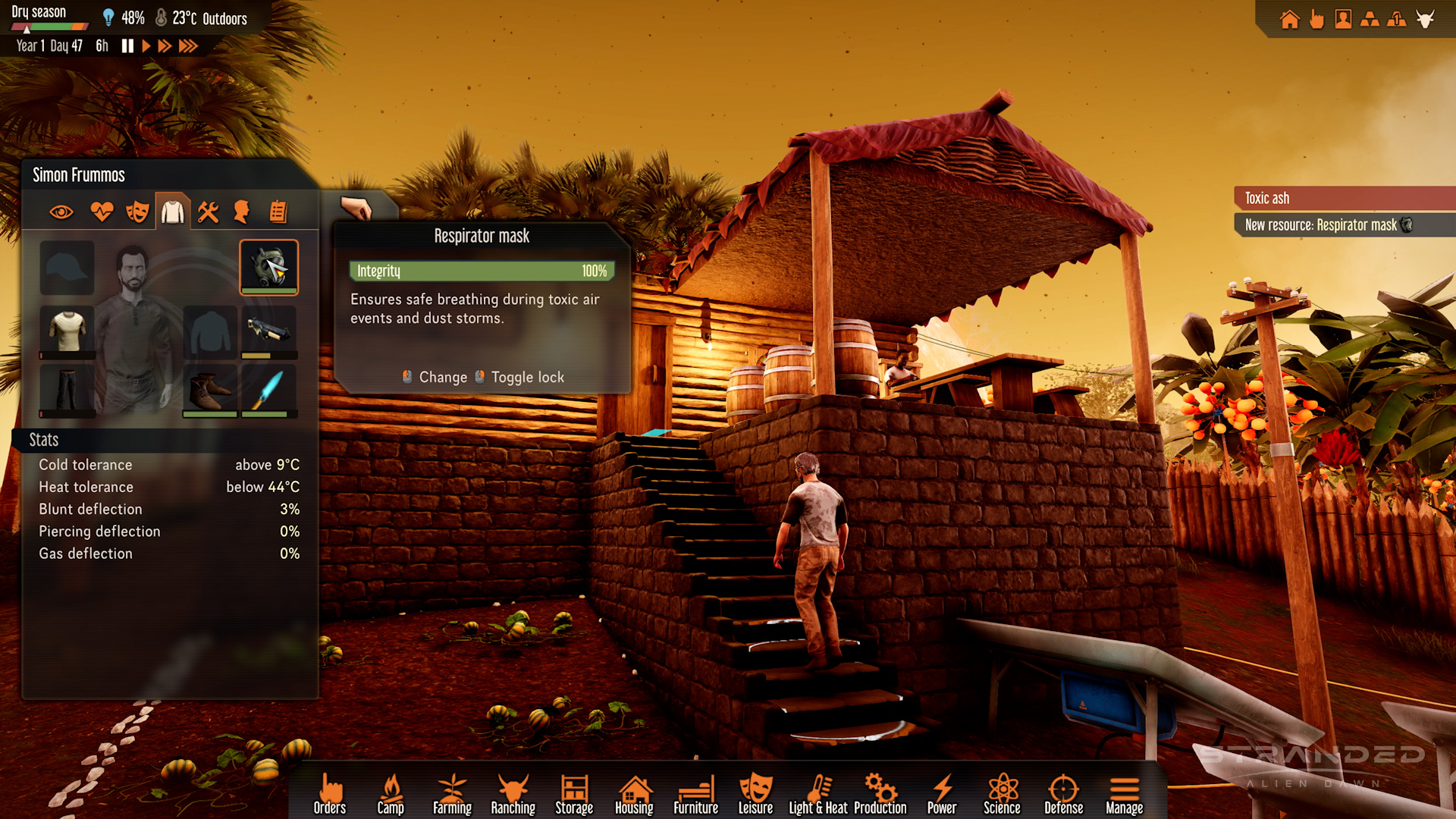Select the pointing hand orders icon top right

point(1316,19)
